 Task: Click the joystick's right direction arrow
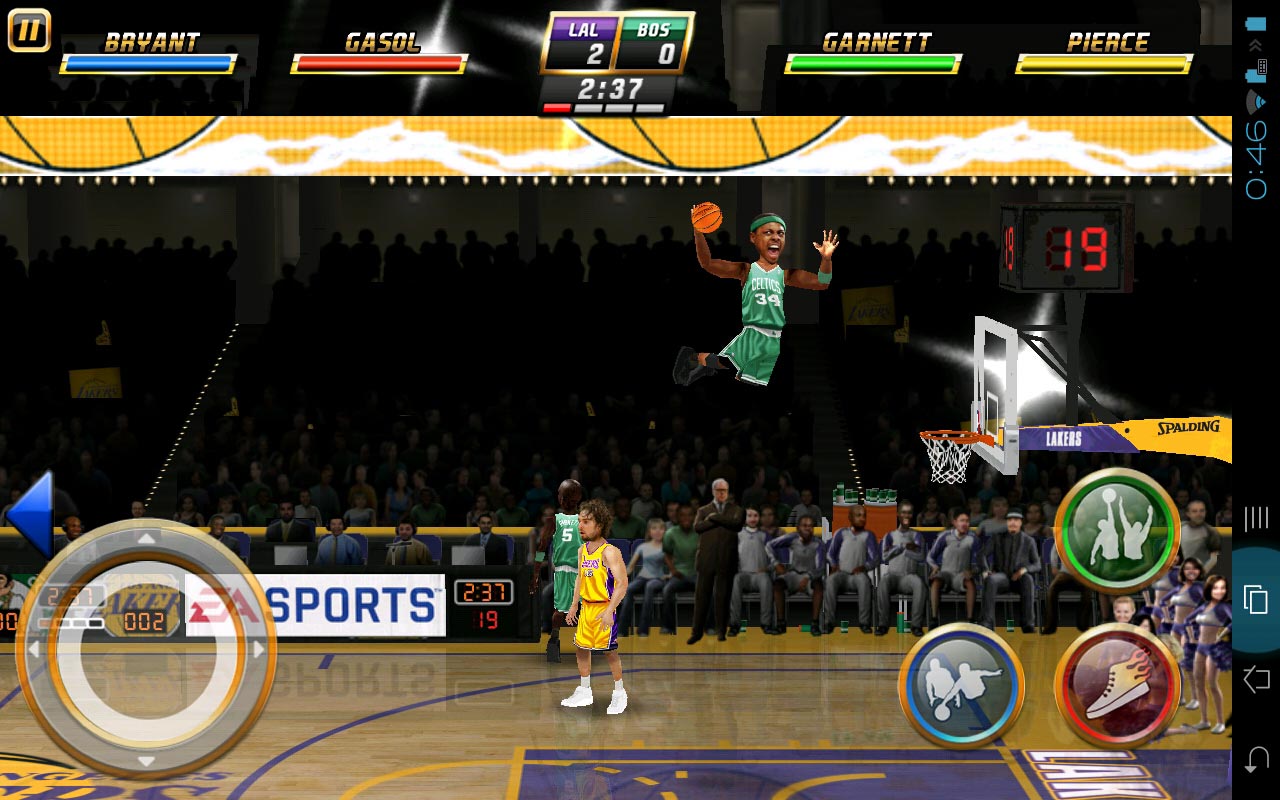click(259, 650)
